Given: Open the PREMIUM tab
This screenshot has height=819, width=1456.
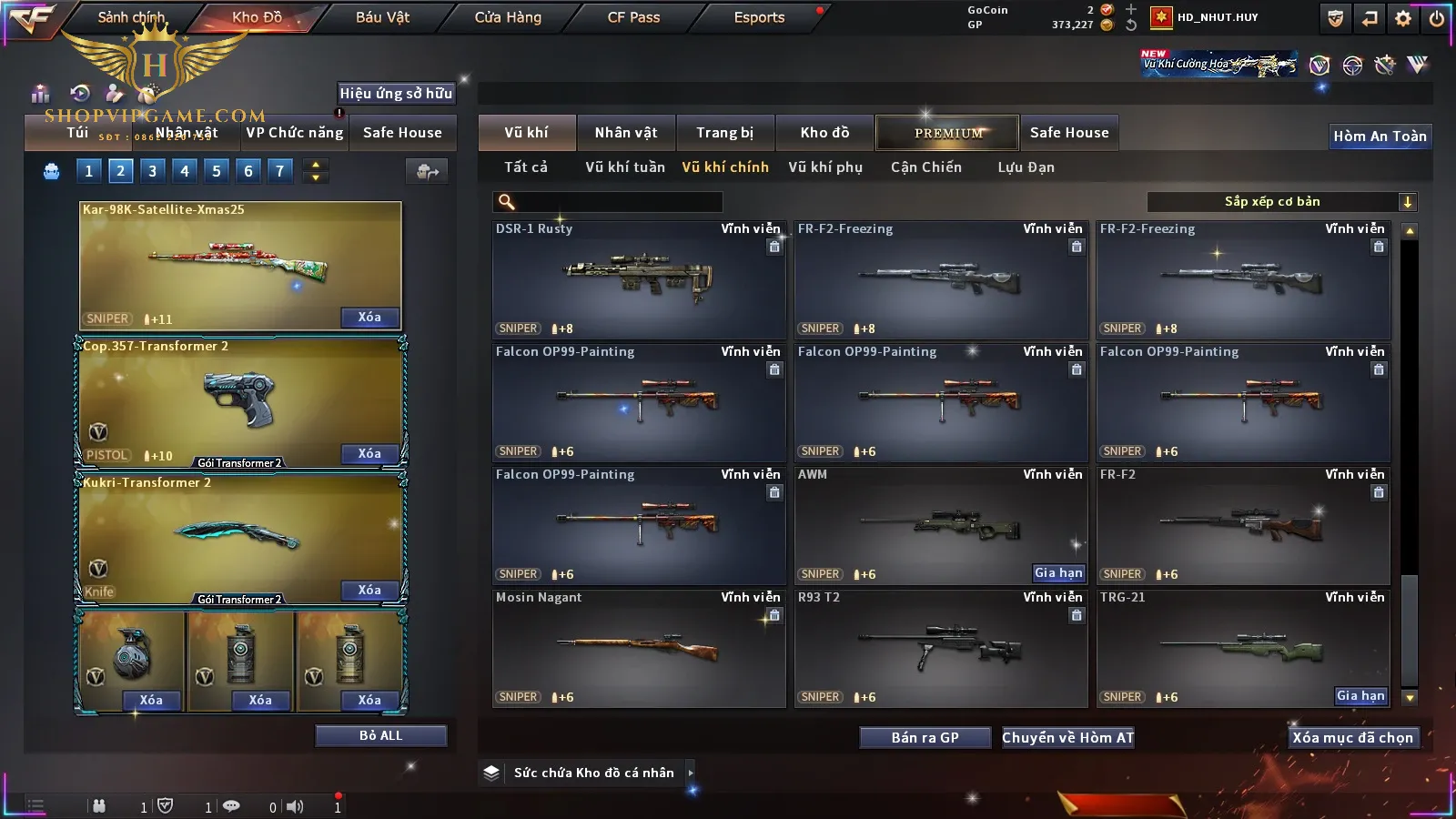Looking at the screenshot, I should pos(947,133).
